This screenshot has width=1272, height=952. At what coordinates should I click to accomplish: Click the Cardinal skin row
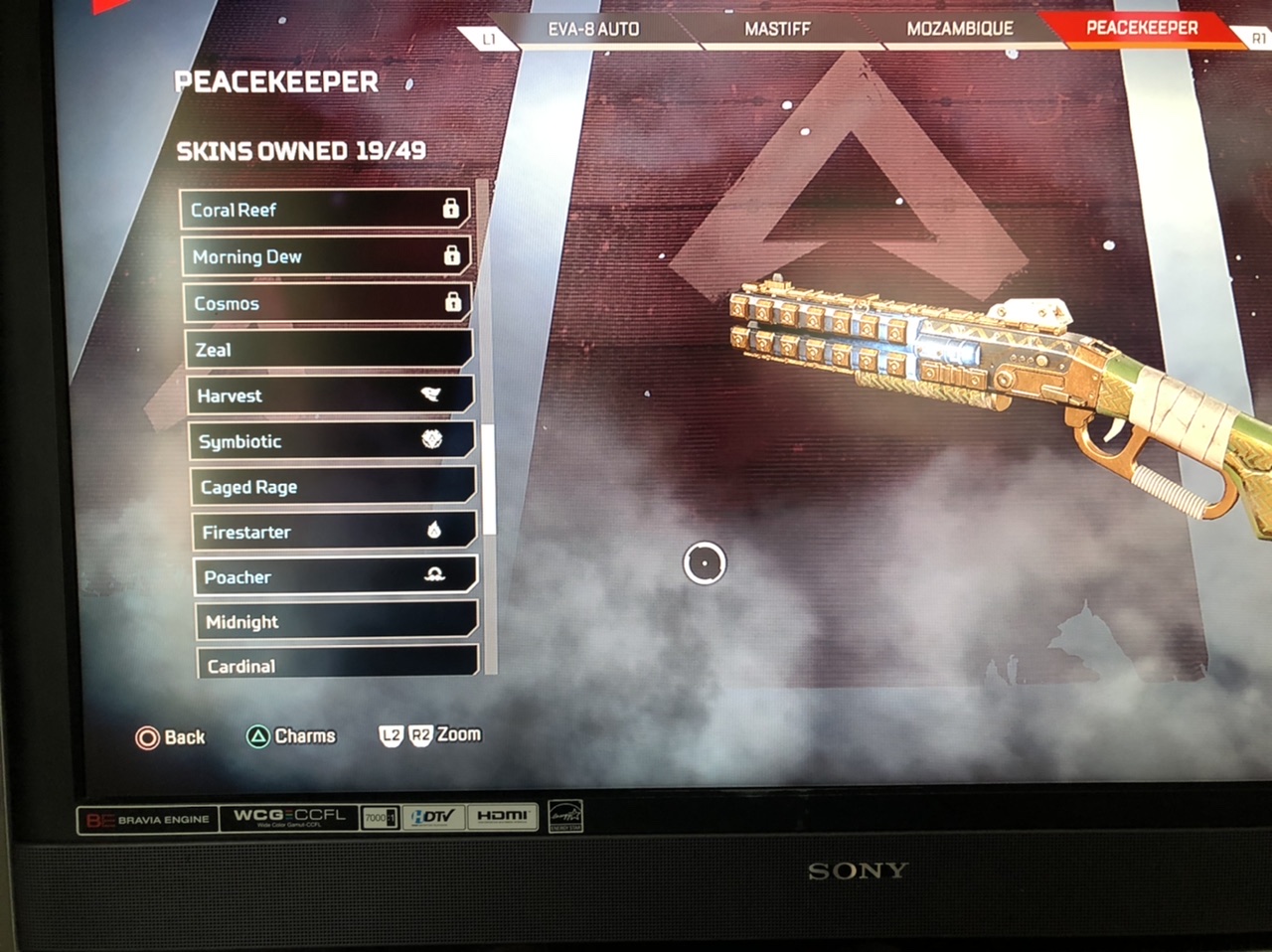tap(338, 664)
